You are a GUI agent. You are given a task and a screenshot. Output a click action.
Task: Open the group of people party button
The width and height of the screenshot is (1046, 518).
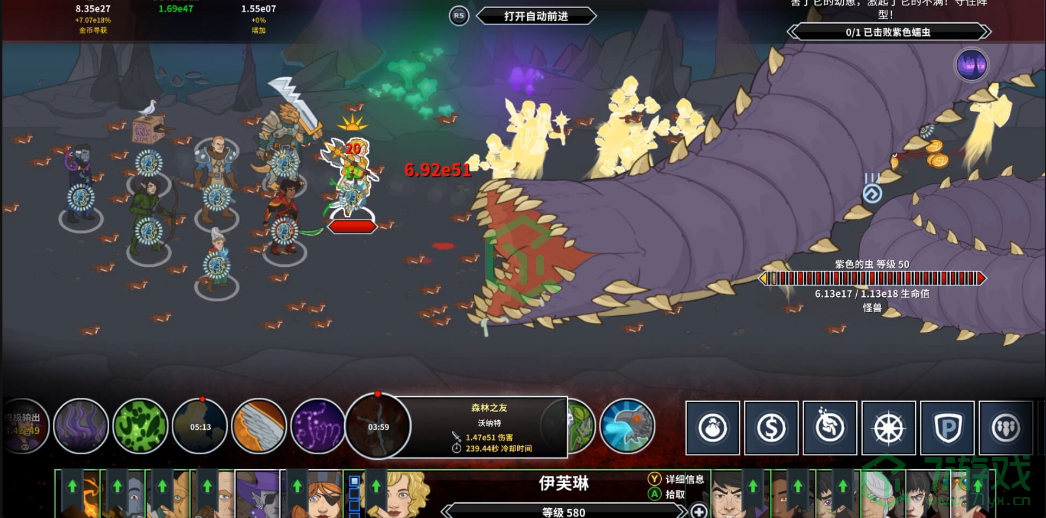(1006, 428)
